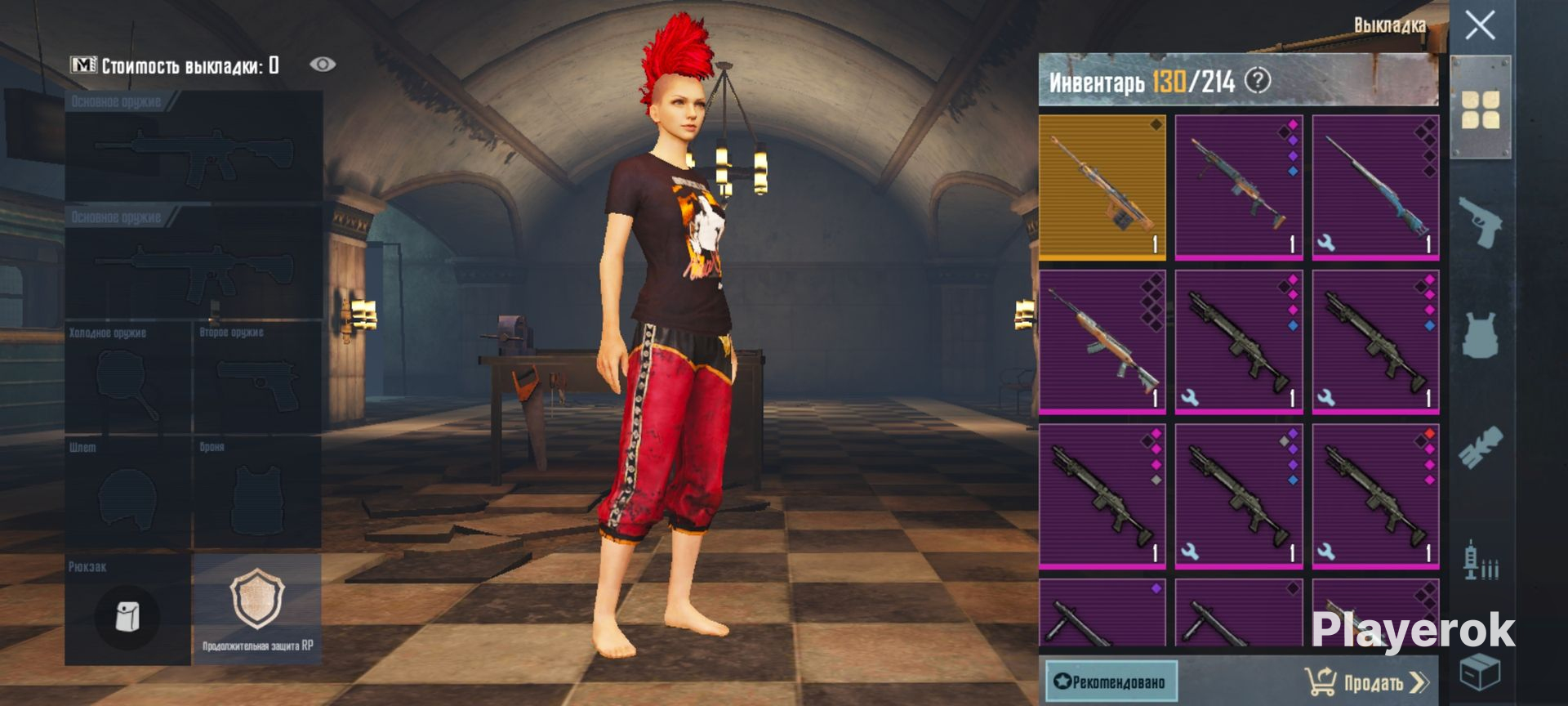Viewport: 1568px width, 706px height.
Task: Select the Холодное оружие melee slot
Action: (x=127, y=378)
